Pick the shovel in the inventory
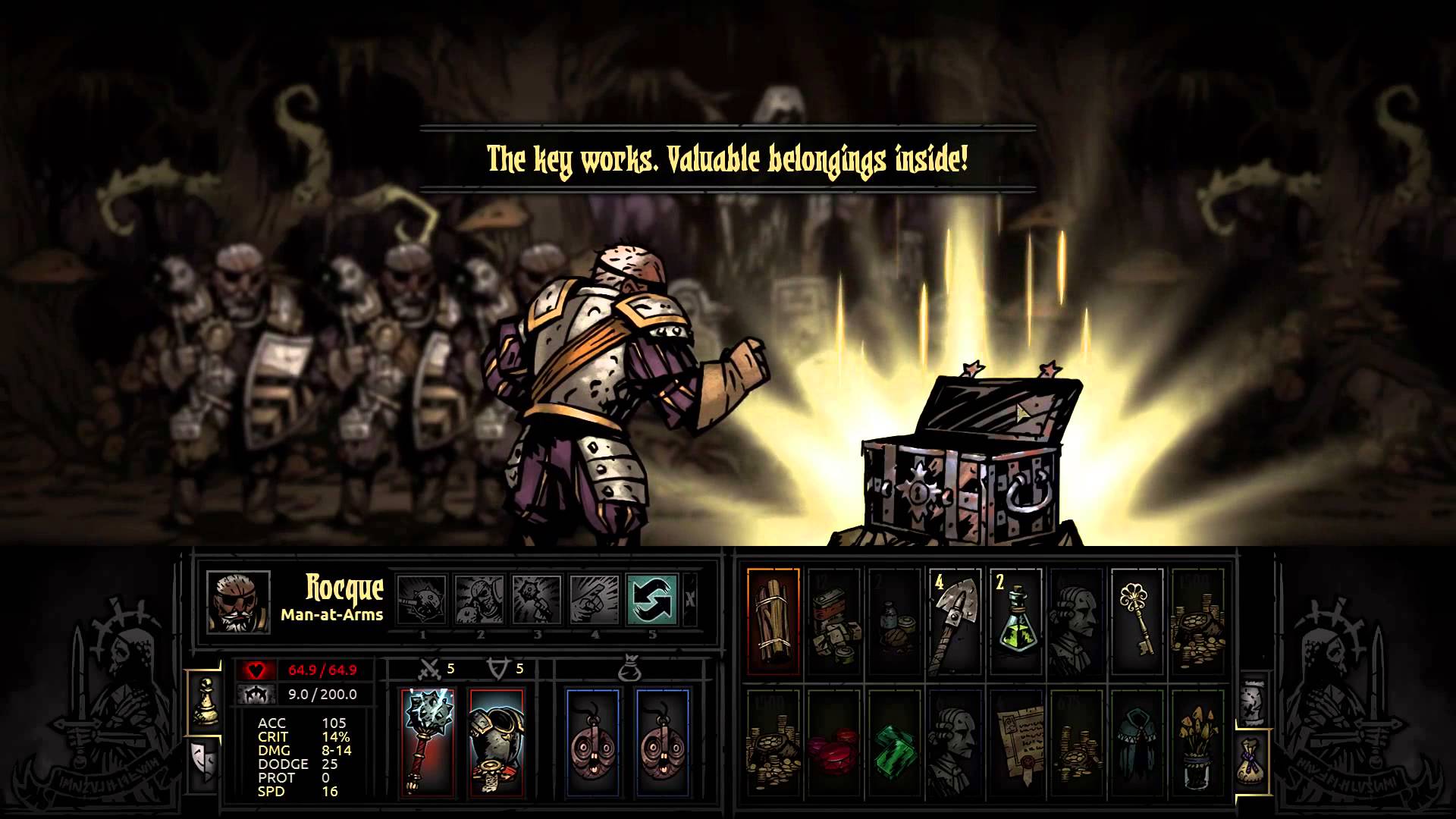This screenshot has width=1456, height=819. [955, 621]
